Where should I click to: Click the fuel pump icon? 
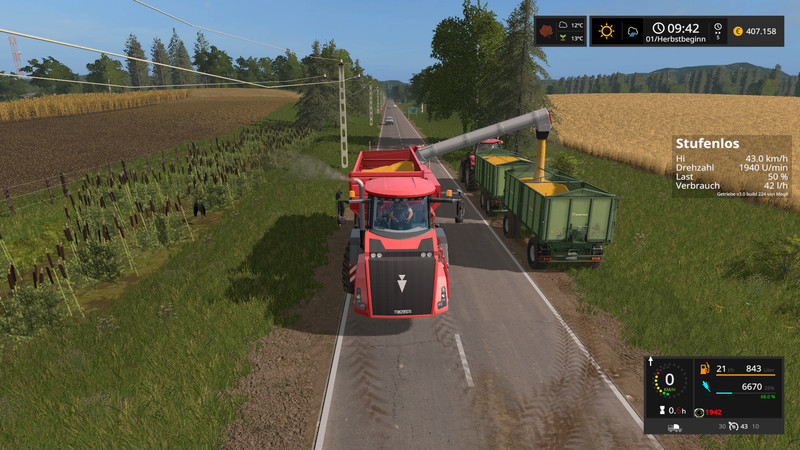tap(703, 367)
